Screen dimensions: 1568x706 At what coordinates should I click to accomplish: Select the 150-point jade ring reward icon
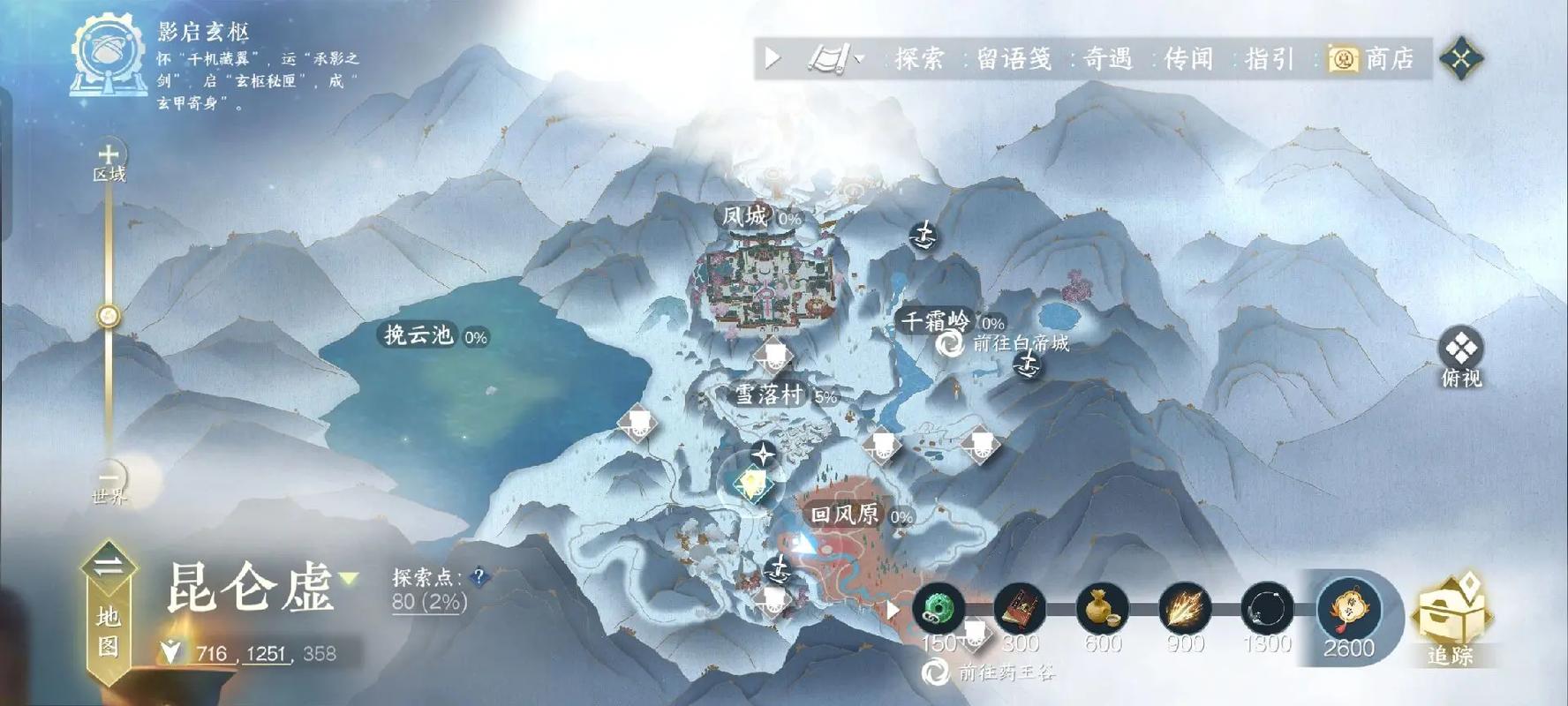(939, 609)
